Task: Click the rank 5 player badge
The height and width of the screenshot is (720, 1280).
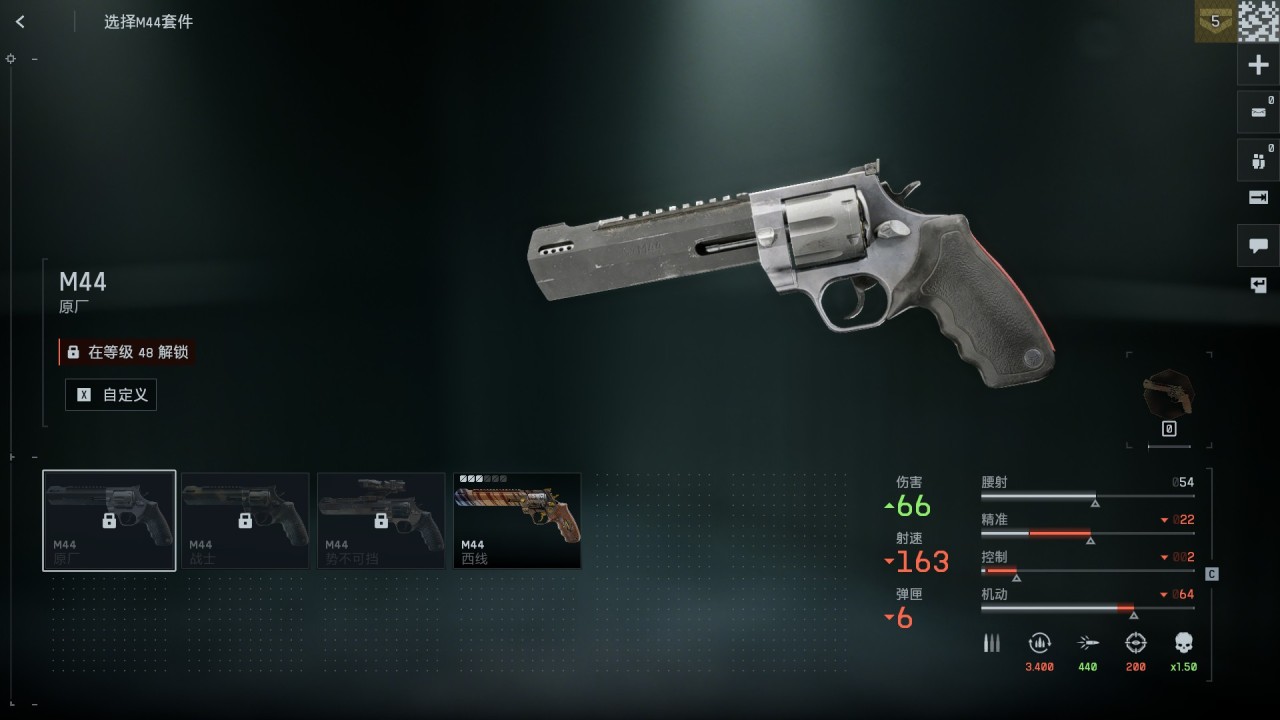Action: [x=1215, y=21]
